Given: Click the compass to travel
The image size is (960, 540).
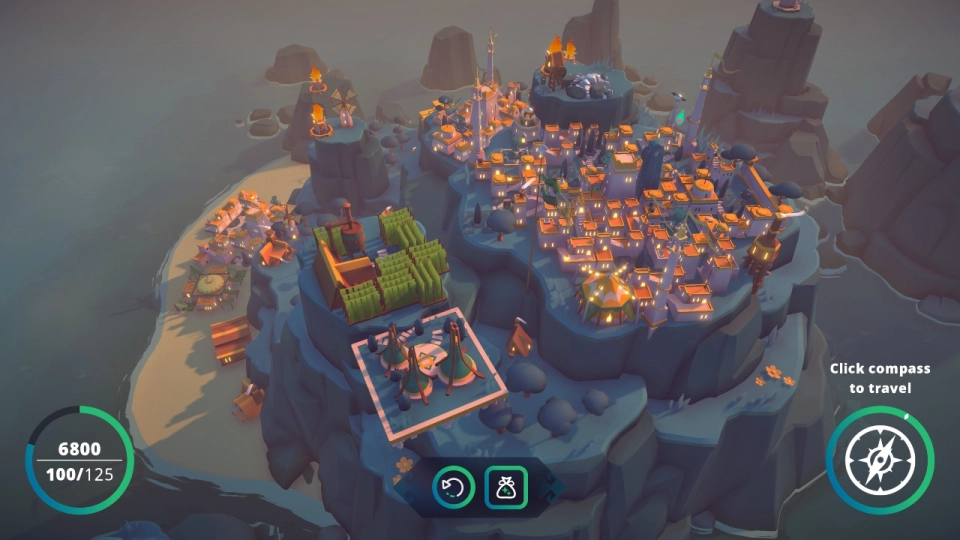Looking at the screenshot, I should pyautogui.click(x=879, y=461).
